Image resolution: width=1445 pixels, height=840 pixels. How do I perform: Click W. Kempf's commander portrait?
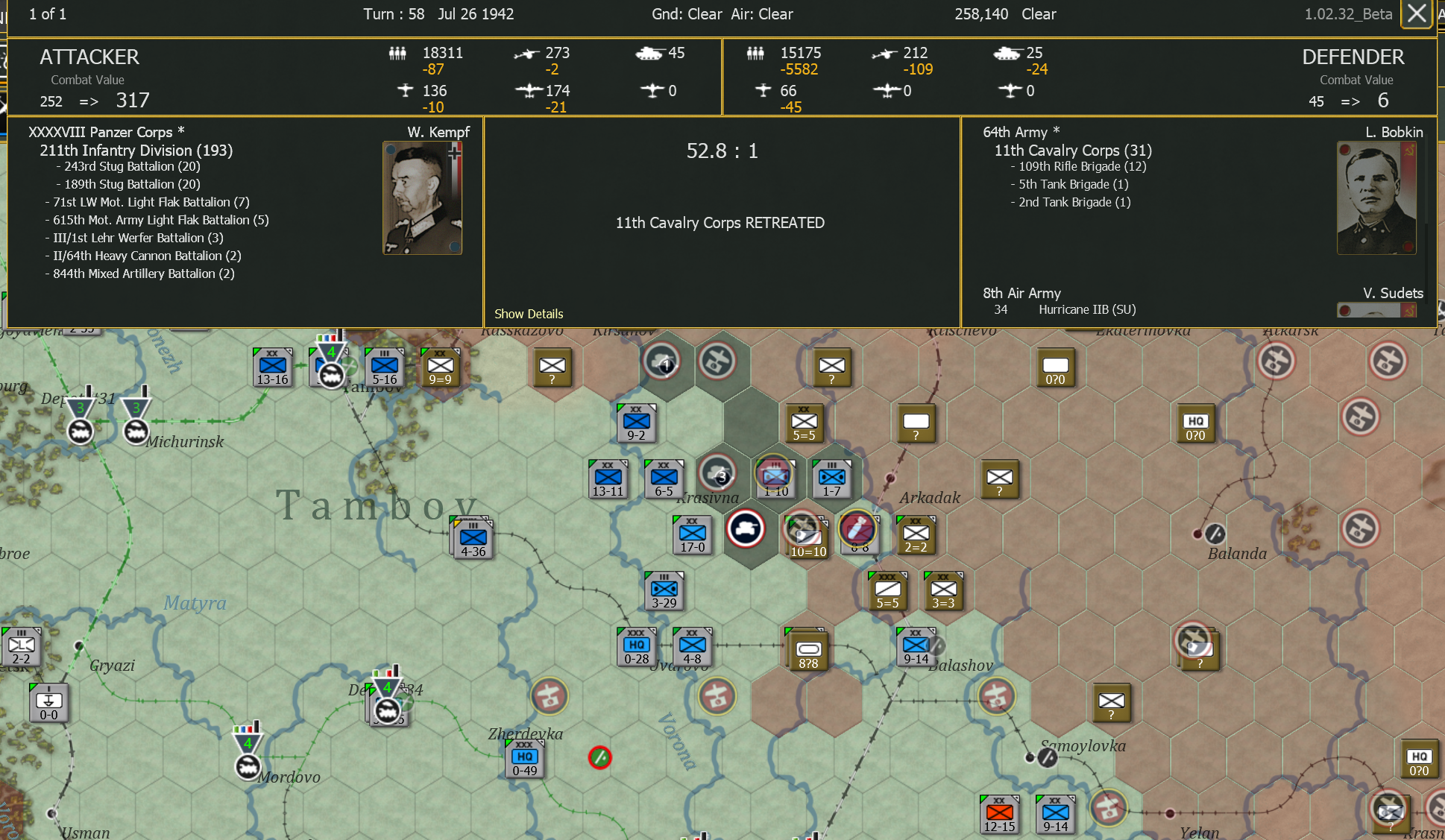click(x=422, y=197)
